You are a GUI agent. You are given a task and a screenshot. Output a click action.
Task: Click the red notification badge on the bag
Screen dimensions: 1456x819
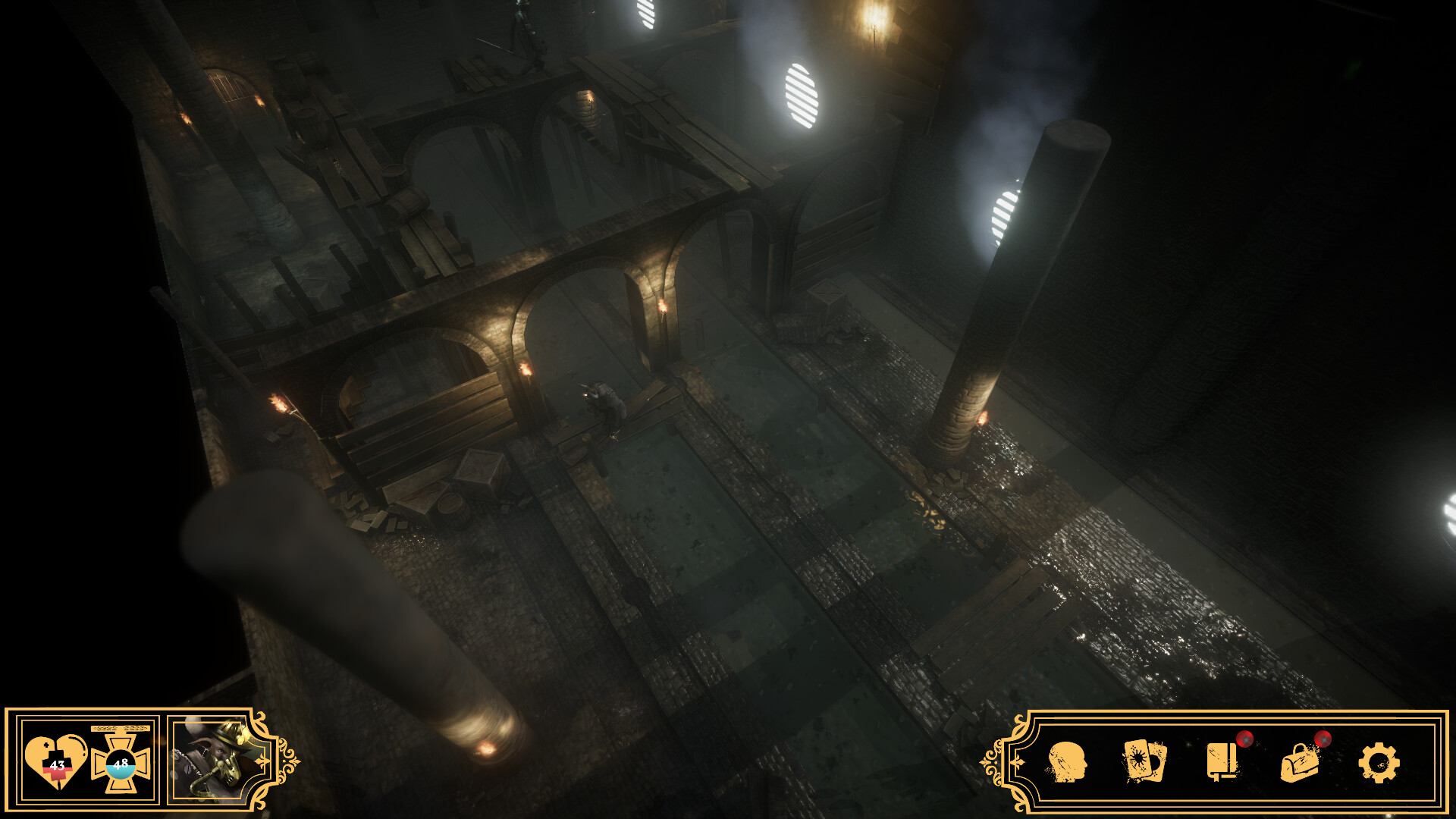click(x=1323, y=740)
